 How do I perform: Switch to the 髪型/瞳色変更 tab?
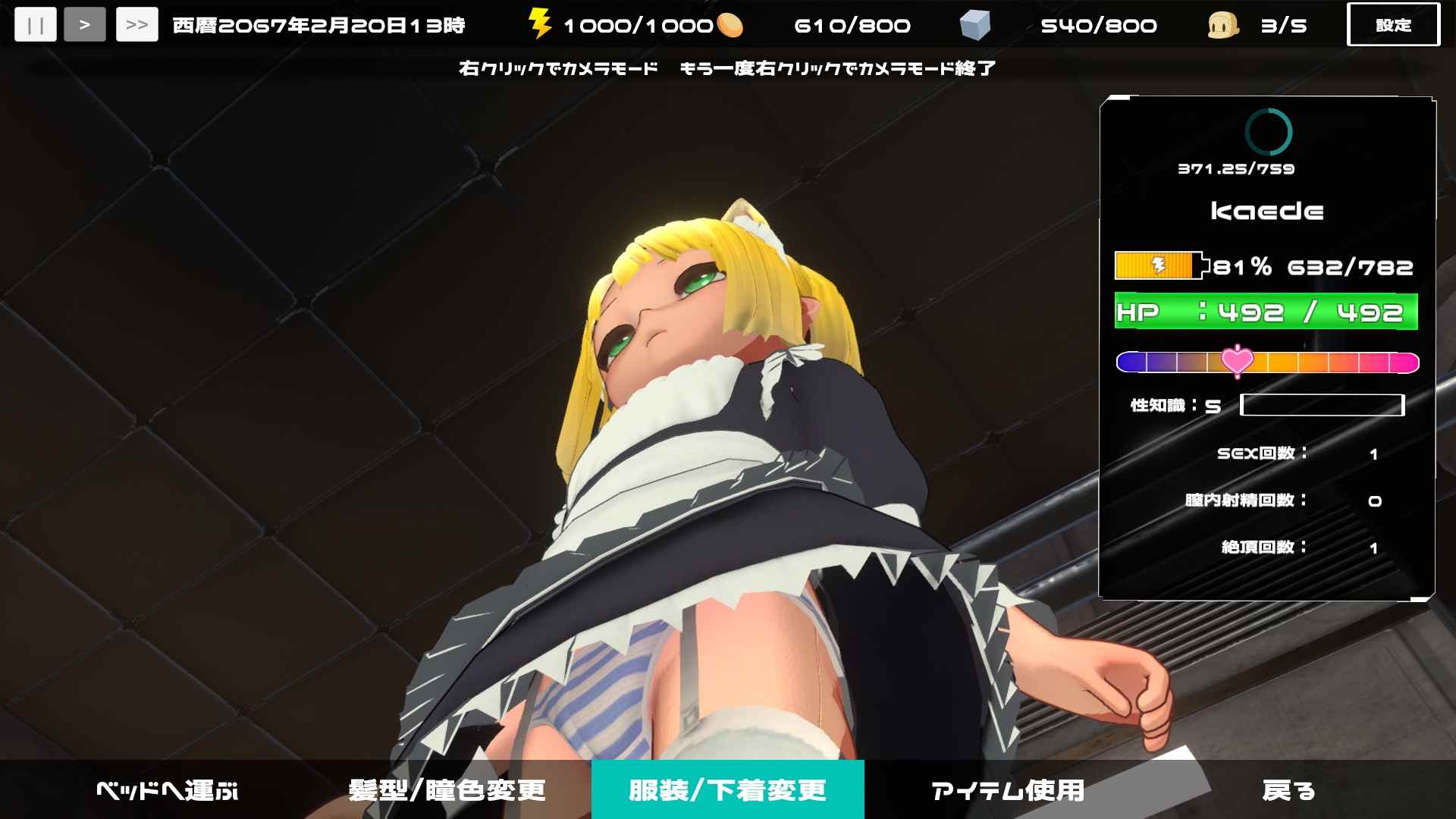448,789
